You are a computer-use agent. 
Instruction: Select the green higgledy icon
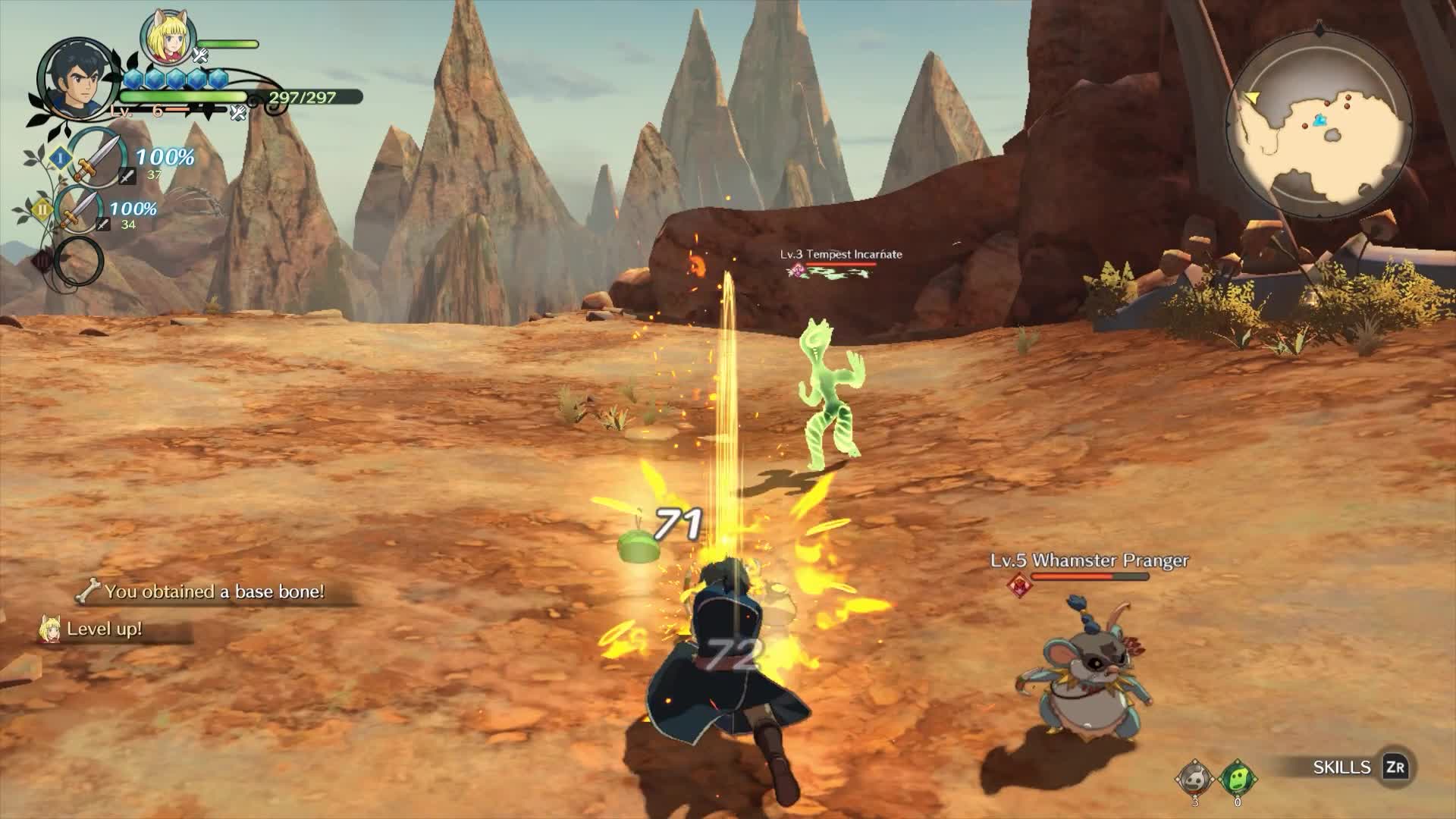pyautogui.click(x=1237, y=777)
